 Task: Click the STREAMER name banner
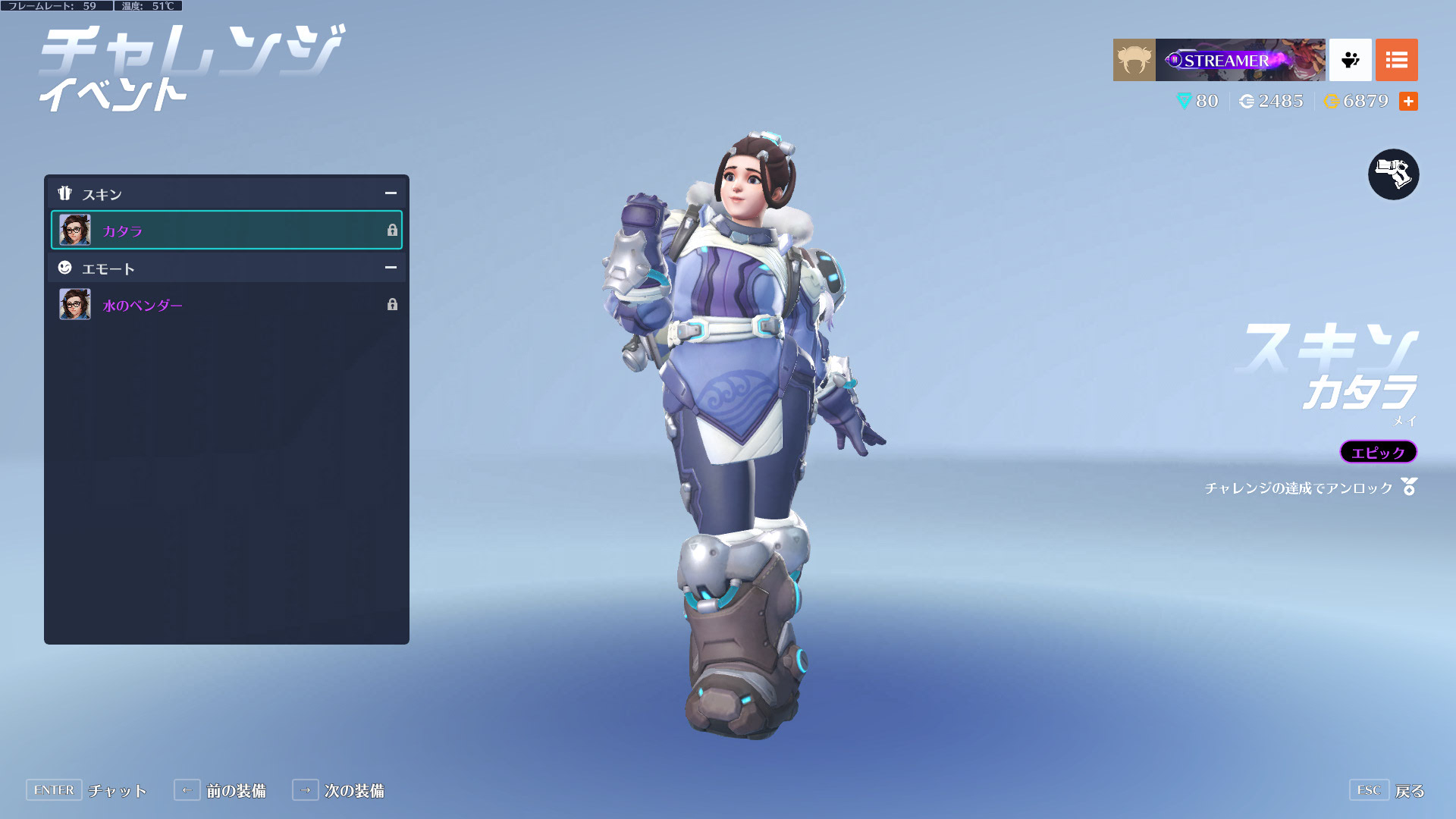click(x=1240, y=60)
